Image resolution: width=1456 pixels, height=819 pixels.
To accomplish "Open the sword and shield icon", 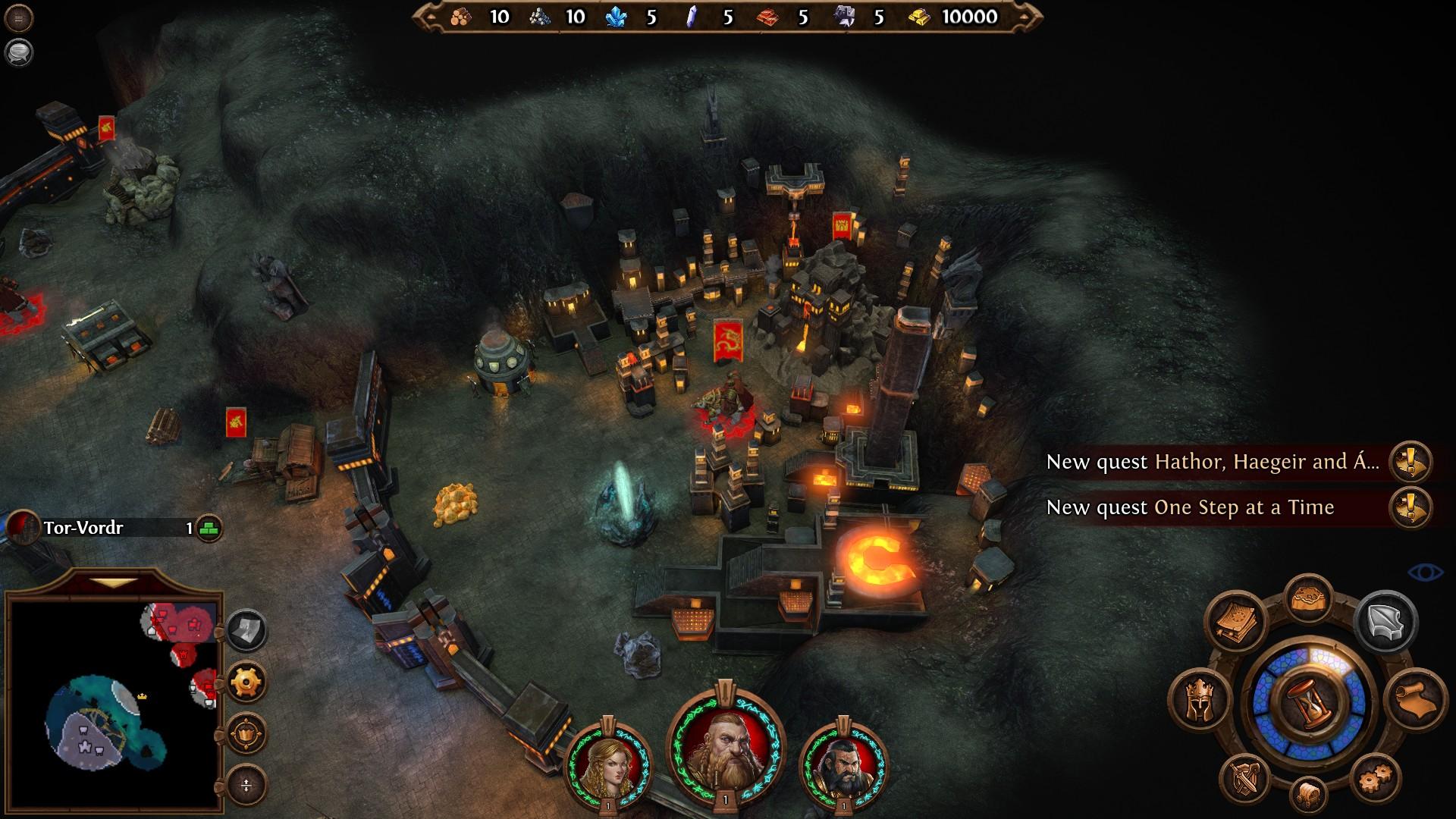I will (x=1244, y=779).
